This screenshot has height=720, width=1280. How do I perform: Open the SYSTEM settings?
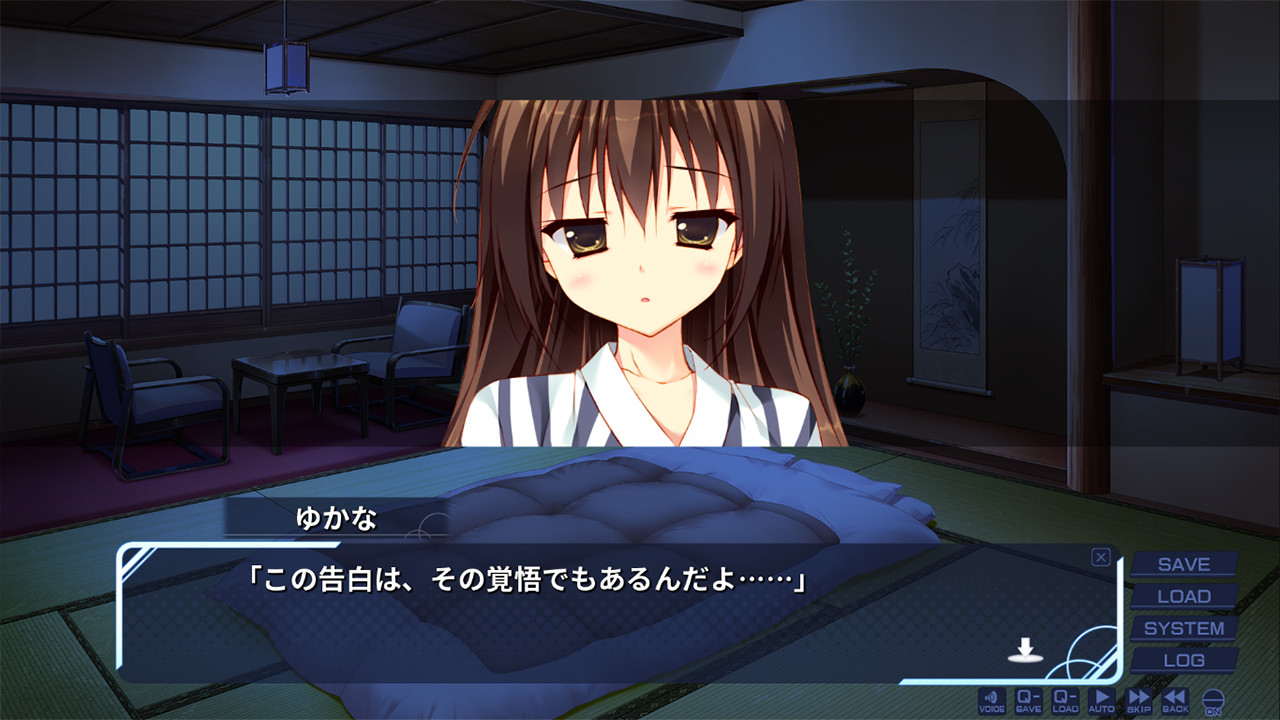click(x=1184, y=629)
